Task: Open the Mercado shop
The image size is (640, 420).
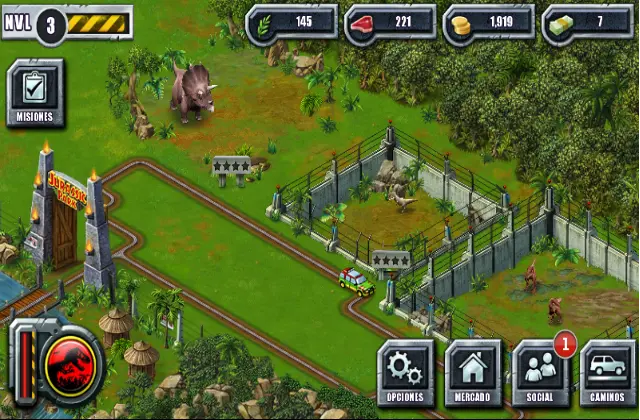Action: 473,372
